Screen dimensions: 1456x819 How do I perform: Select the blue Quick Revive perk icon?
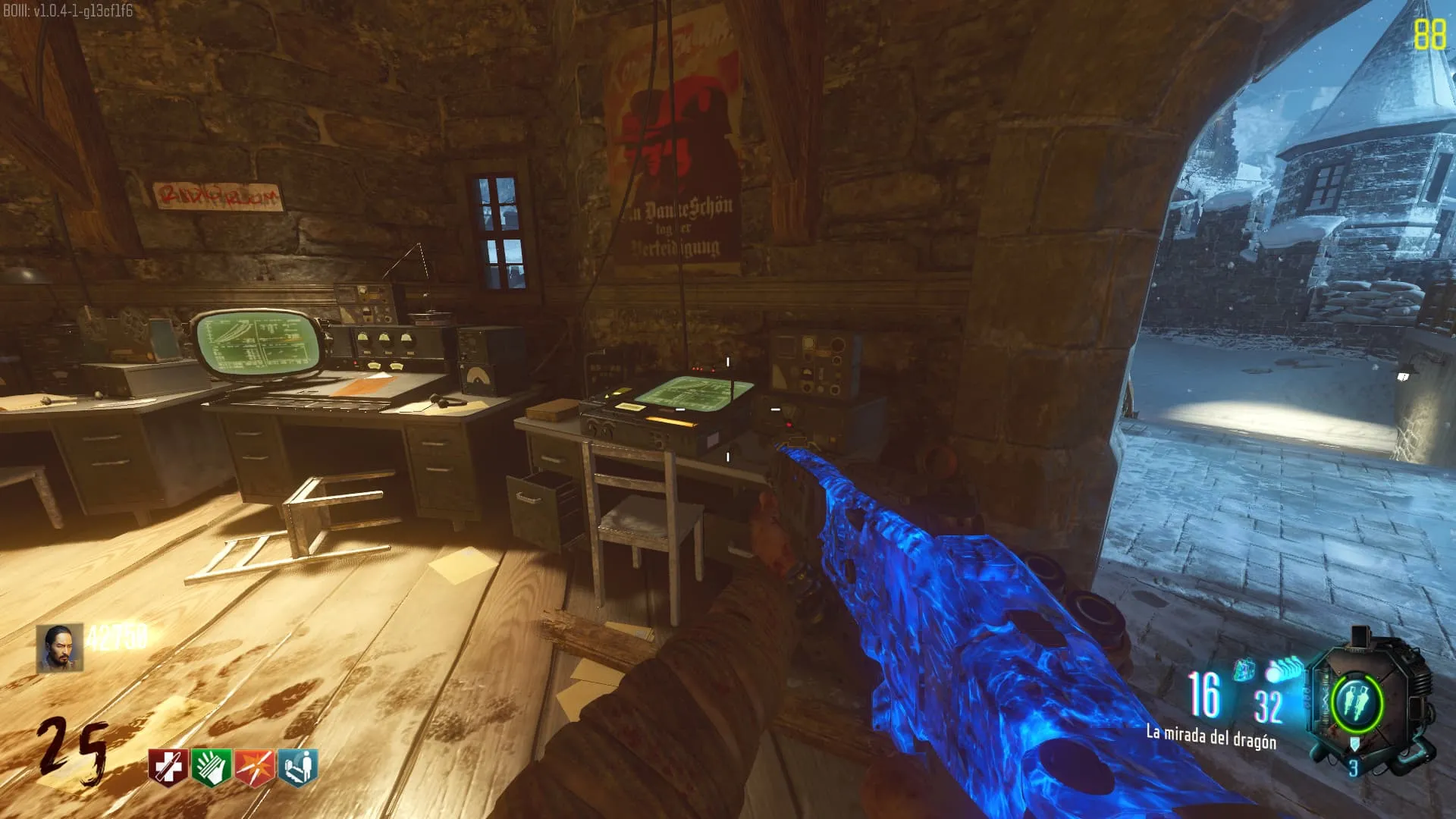click(298, 767)
